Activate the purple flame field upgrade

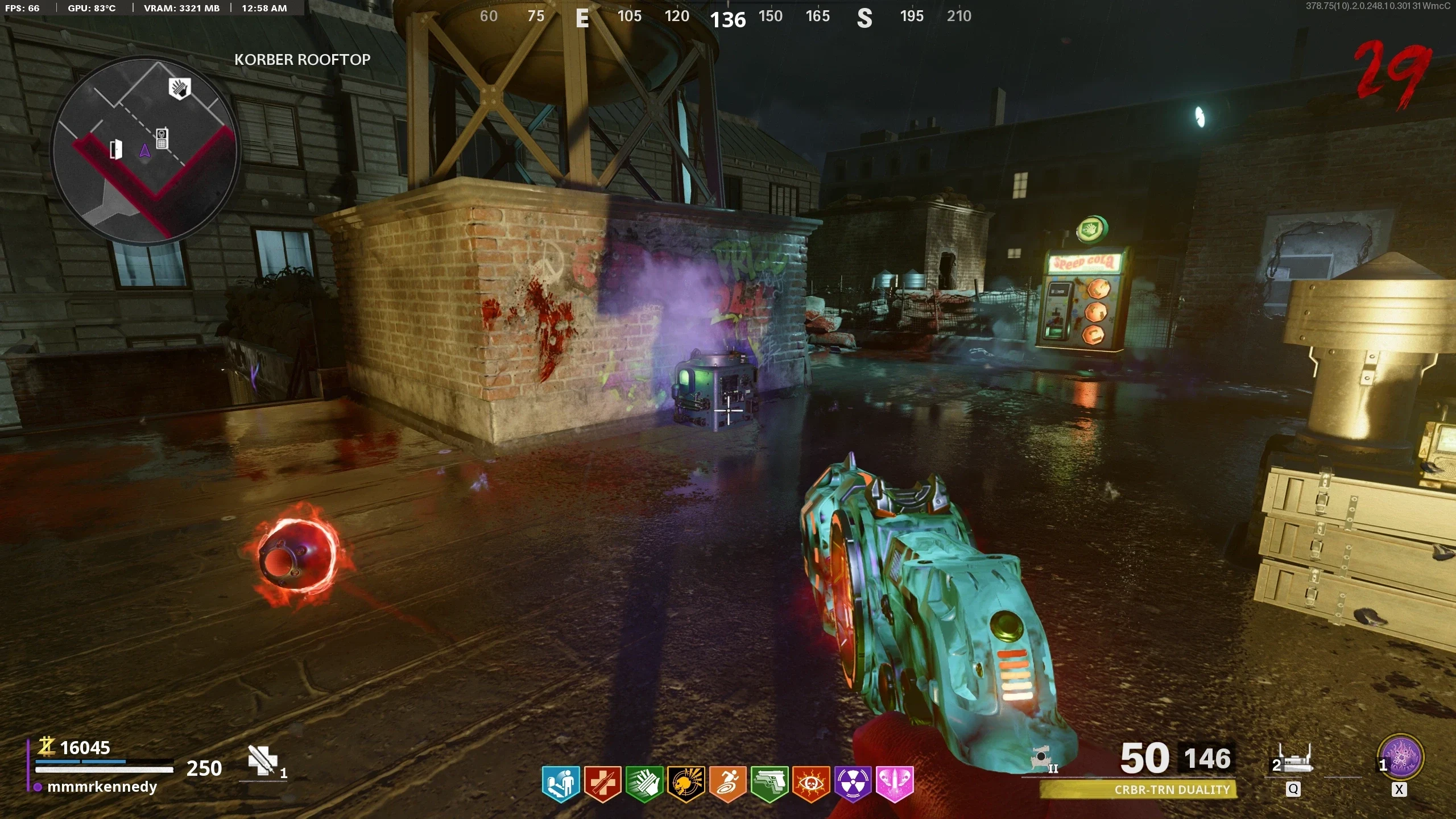1401,758
